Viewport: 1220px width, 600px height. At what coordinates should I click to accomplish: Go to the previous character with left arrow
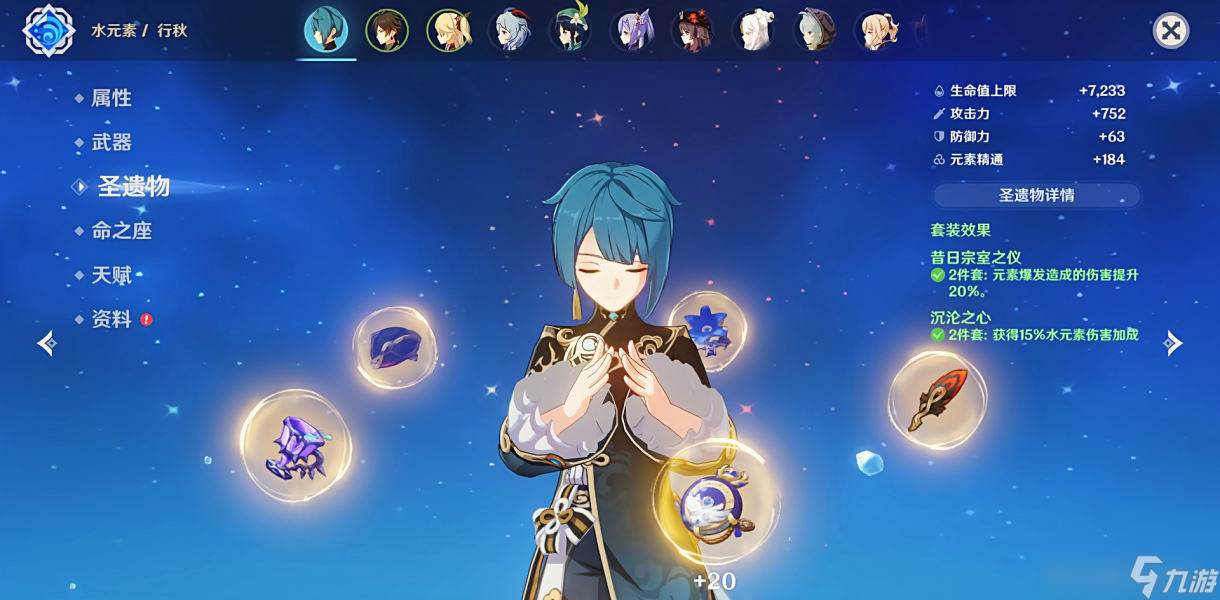tap(47, 344)
